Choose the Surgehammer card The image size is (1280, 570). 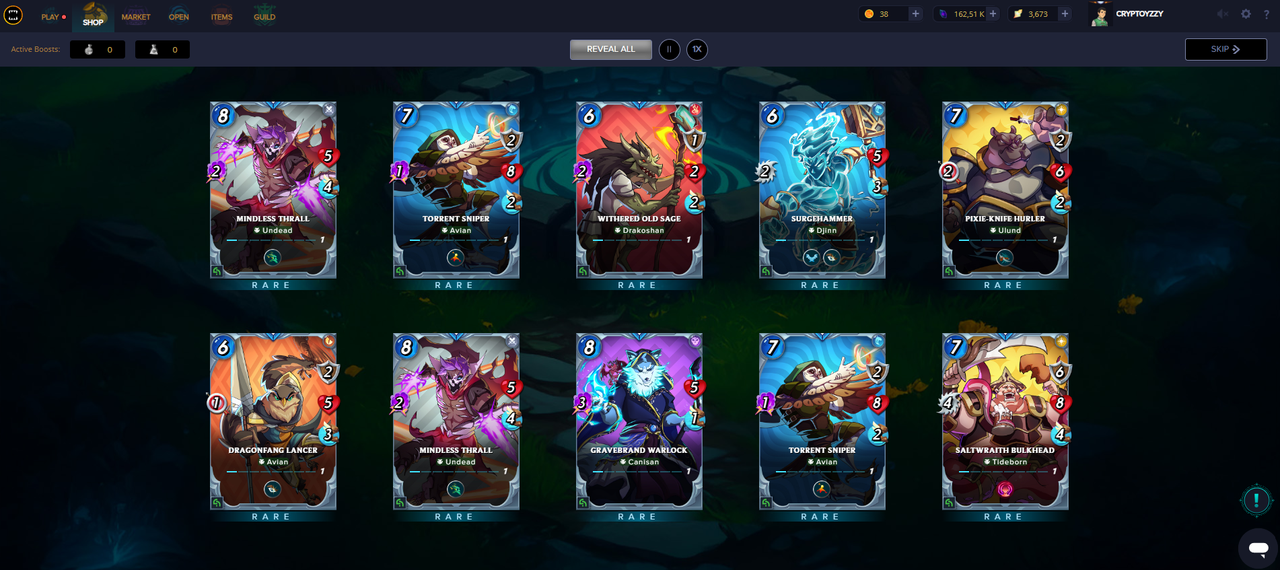tap(821, 190)
